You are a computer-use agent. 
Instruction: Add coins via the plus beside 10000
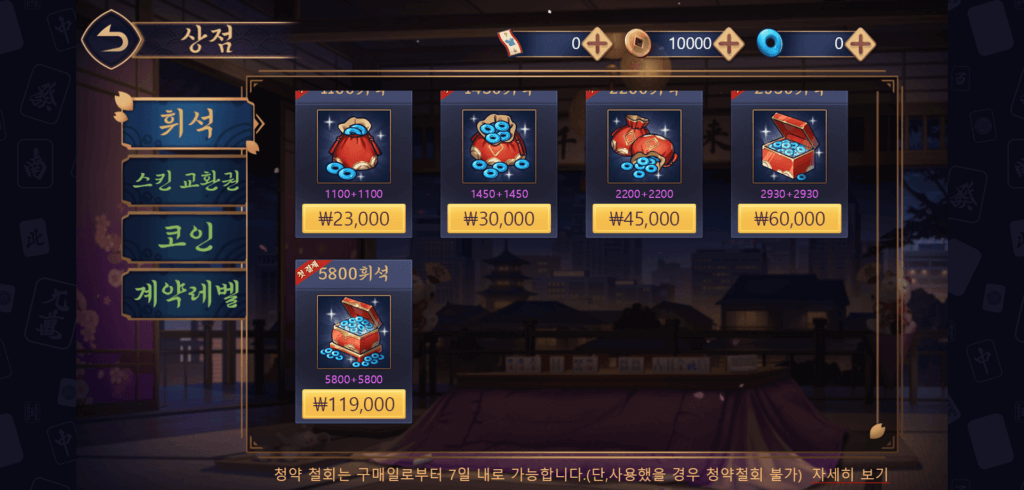point(729,43)
